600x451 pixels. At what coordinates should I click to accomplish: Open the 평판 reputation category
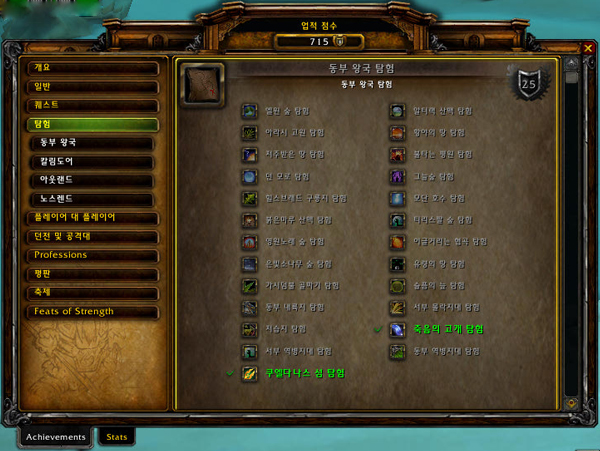pos(92,274)
